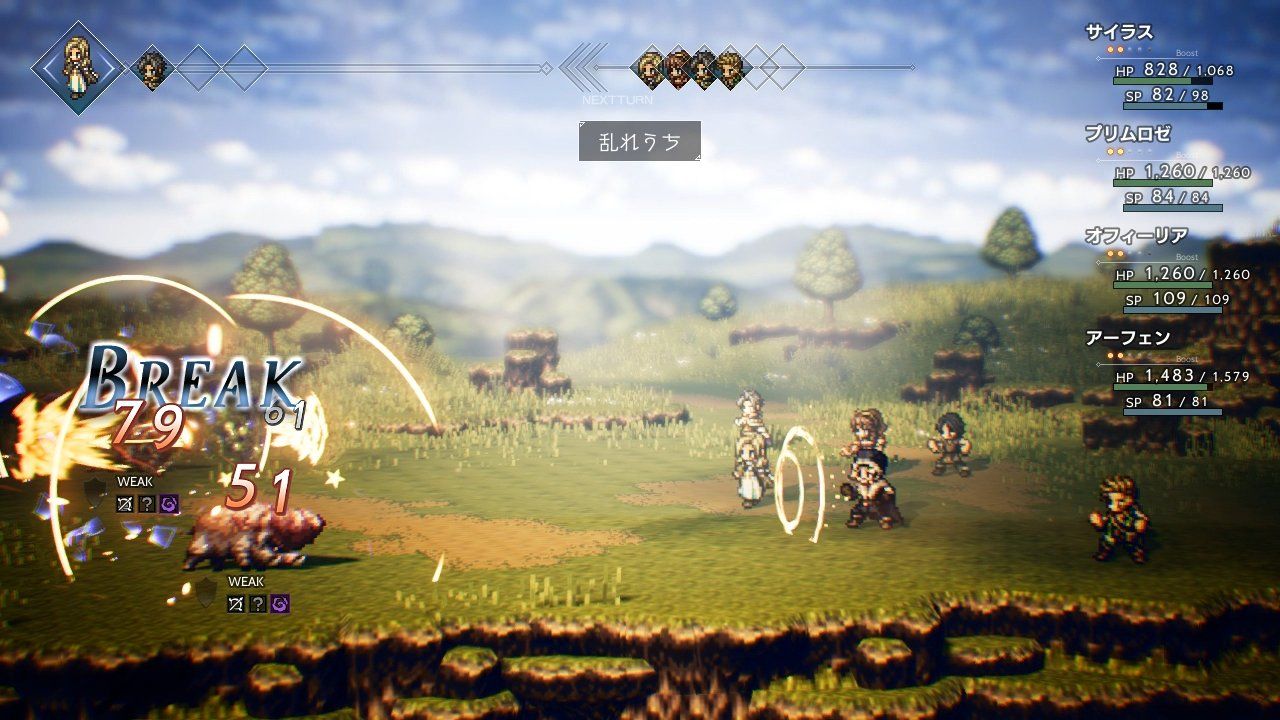Viewport: 1280px width, 720px height.
Task: Click the question mark weakness icon
Action: (146, 504)
